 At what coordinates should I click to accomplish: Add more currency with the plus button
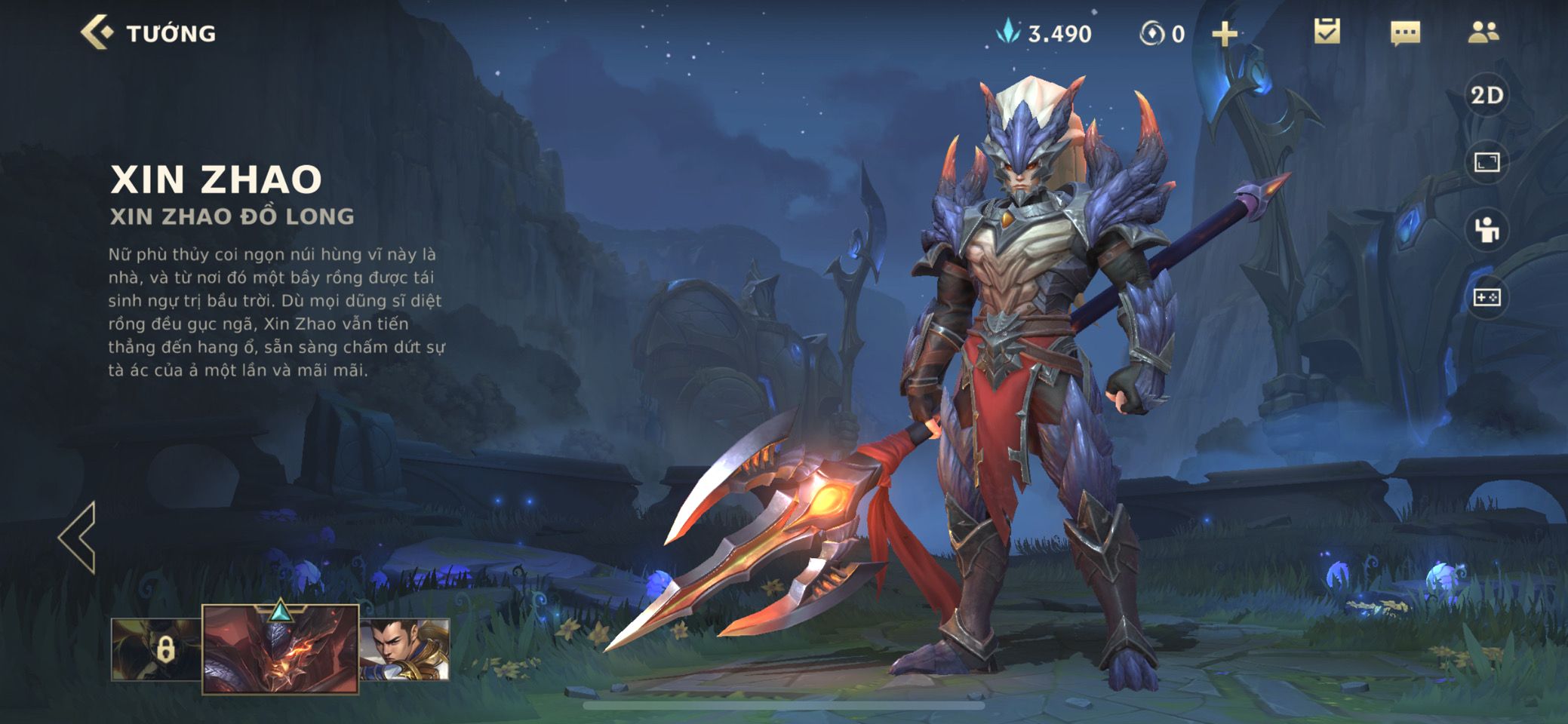pyautogui.click(x=1224, y=34)
